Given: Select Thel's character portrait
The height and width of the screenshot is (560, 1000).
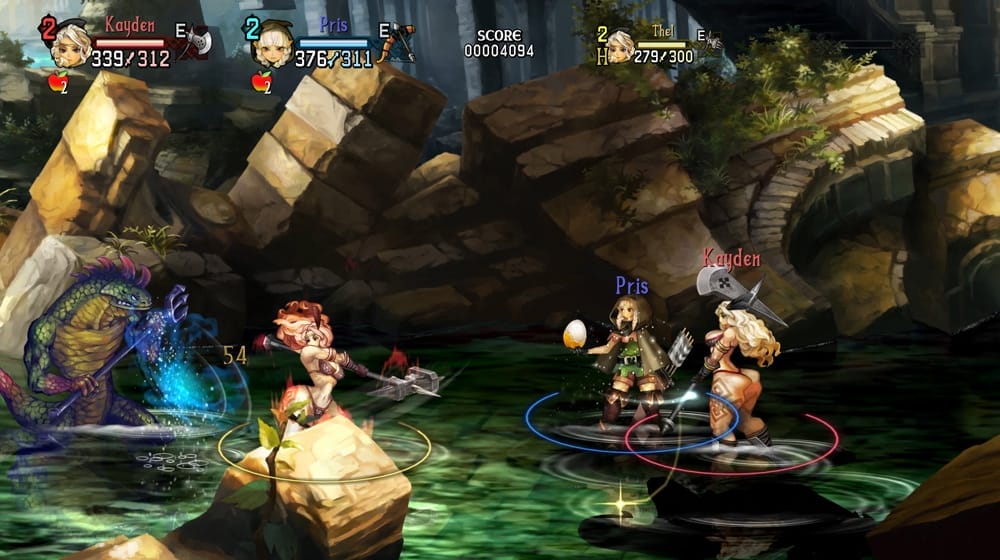Looking at the screenshot, I should click(x=621, y=45).
